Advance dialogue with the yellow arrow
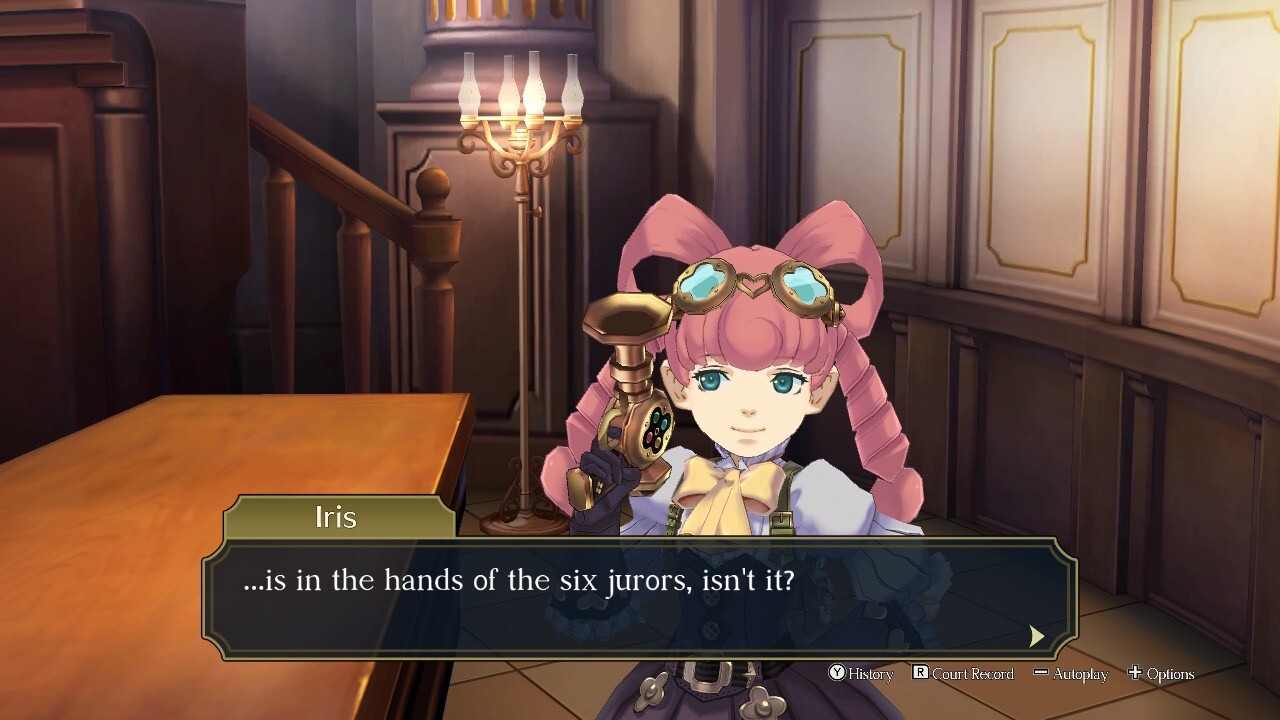Viewport: 1280px width, 720px height. (1037, 636)
